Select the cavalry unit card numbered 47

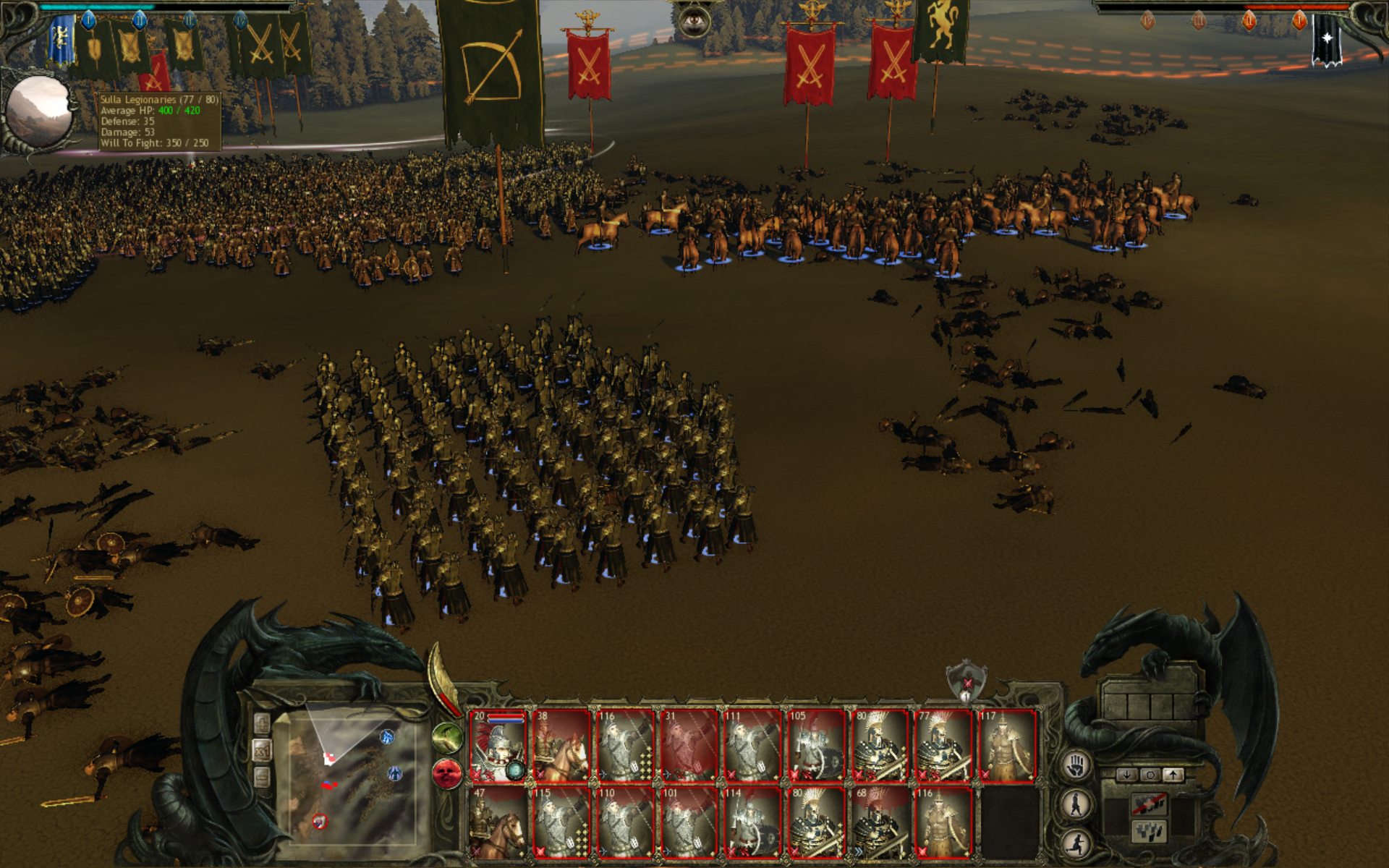498,823
